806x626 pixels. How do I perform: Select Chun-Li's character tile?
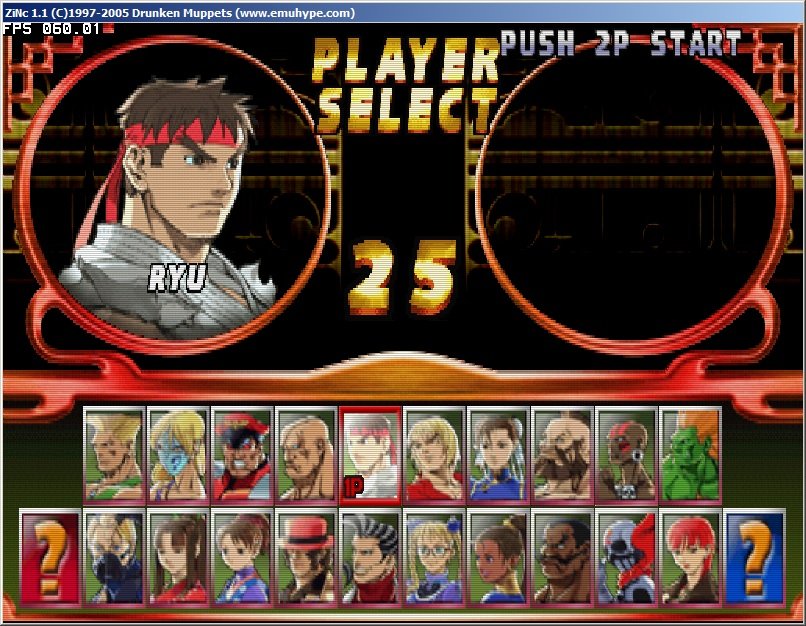(498, 453)
